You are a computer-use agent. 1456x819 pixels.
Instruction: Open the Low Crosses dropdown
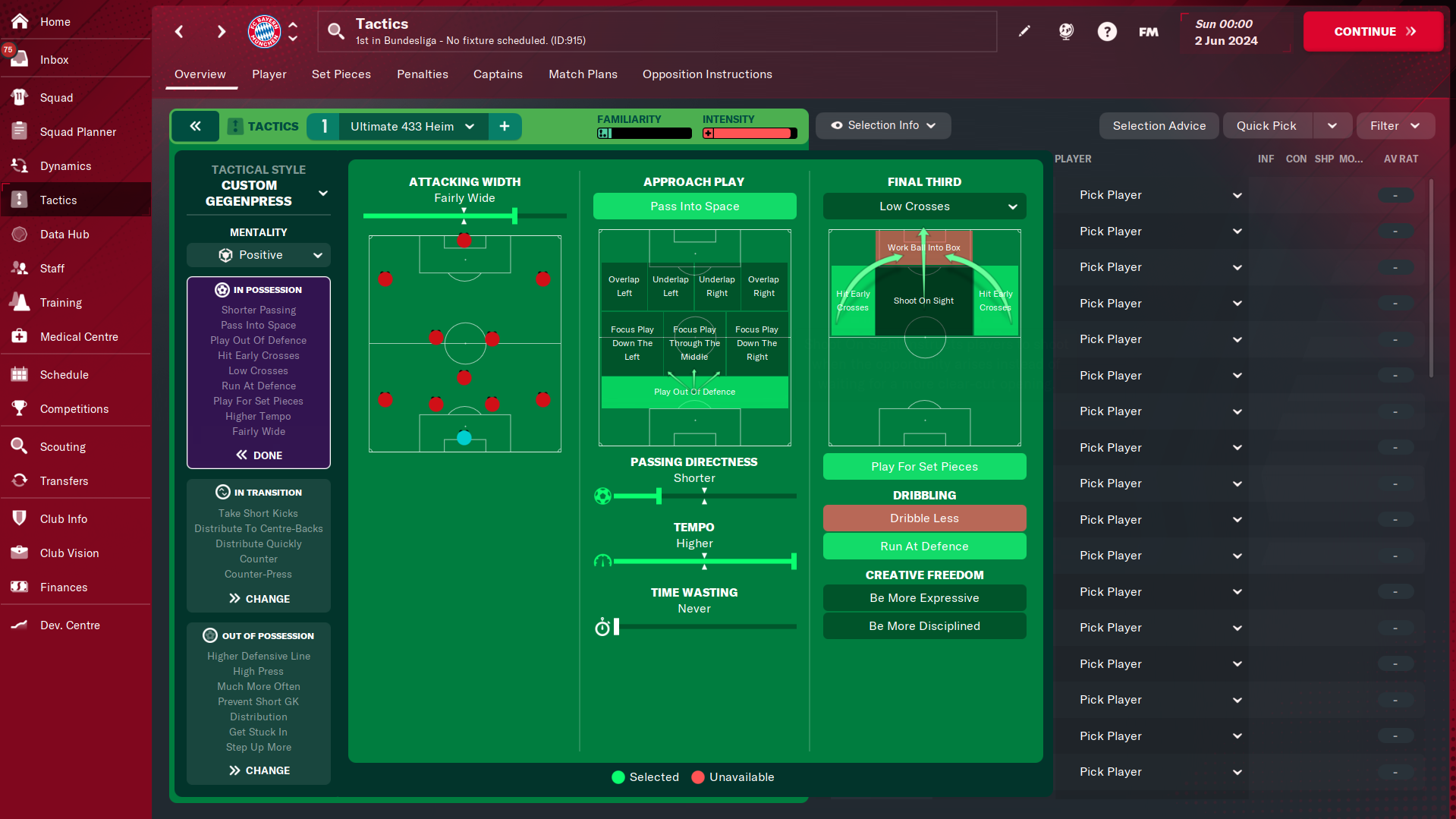(924, 206)
